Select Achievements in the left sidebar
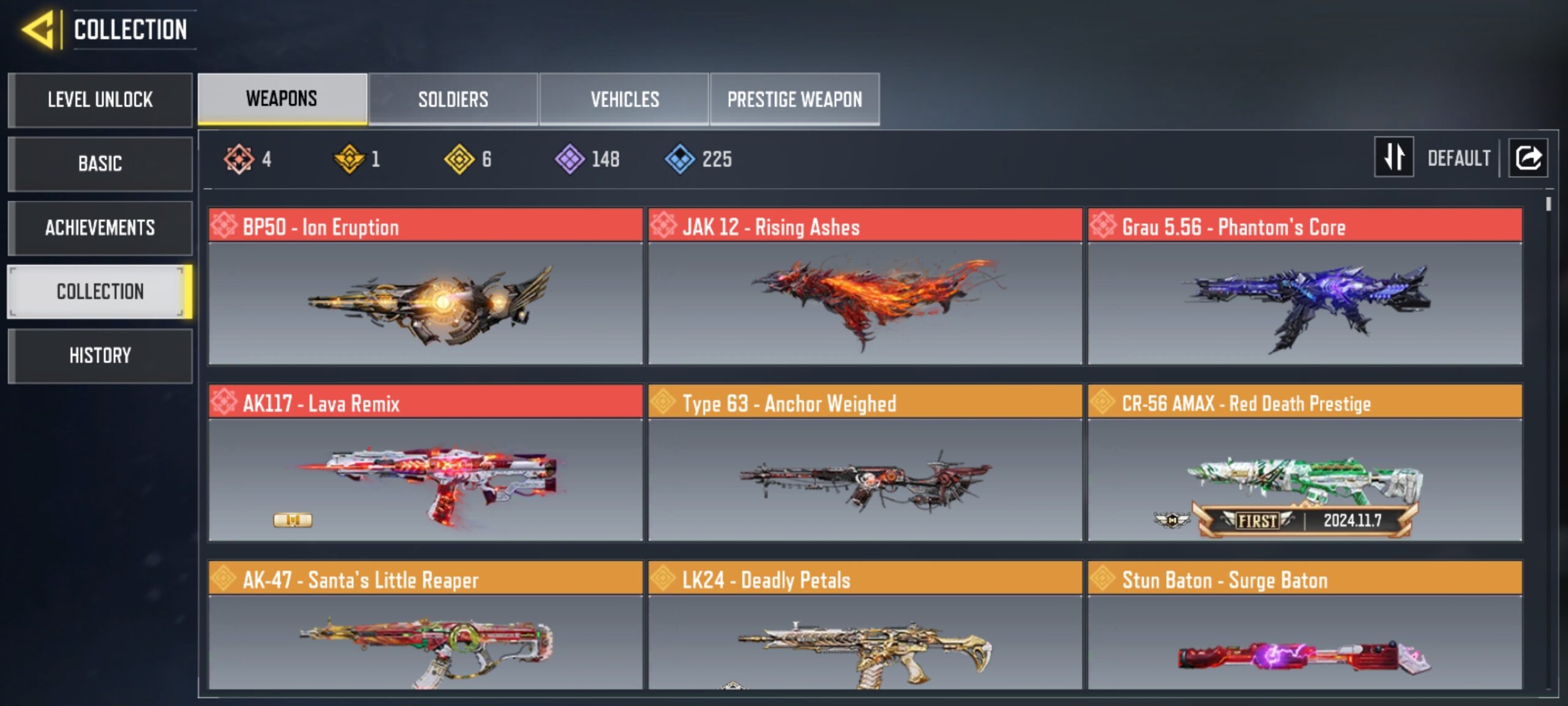 point(100,227)
